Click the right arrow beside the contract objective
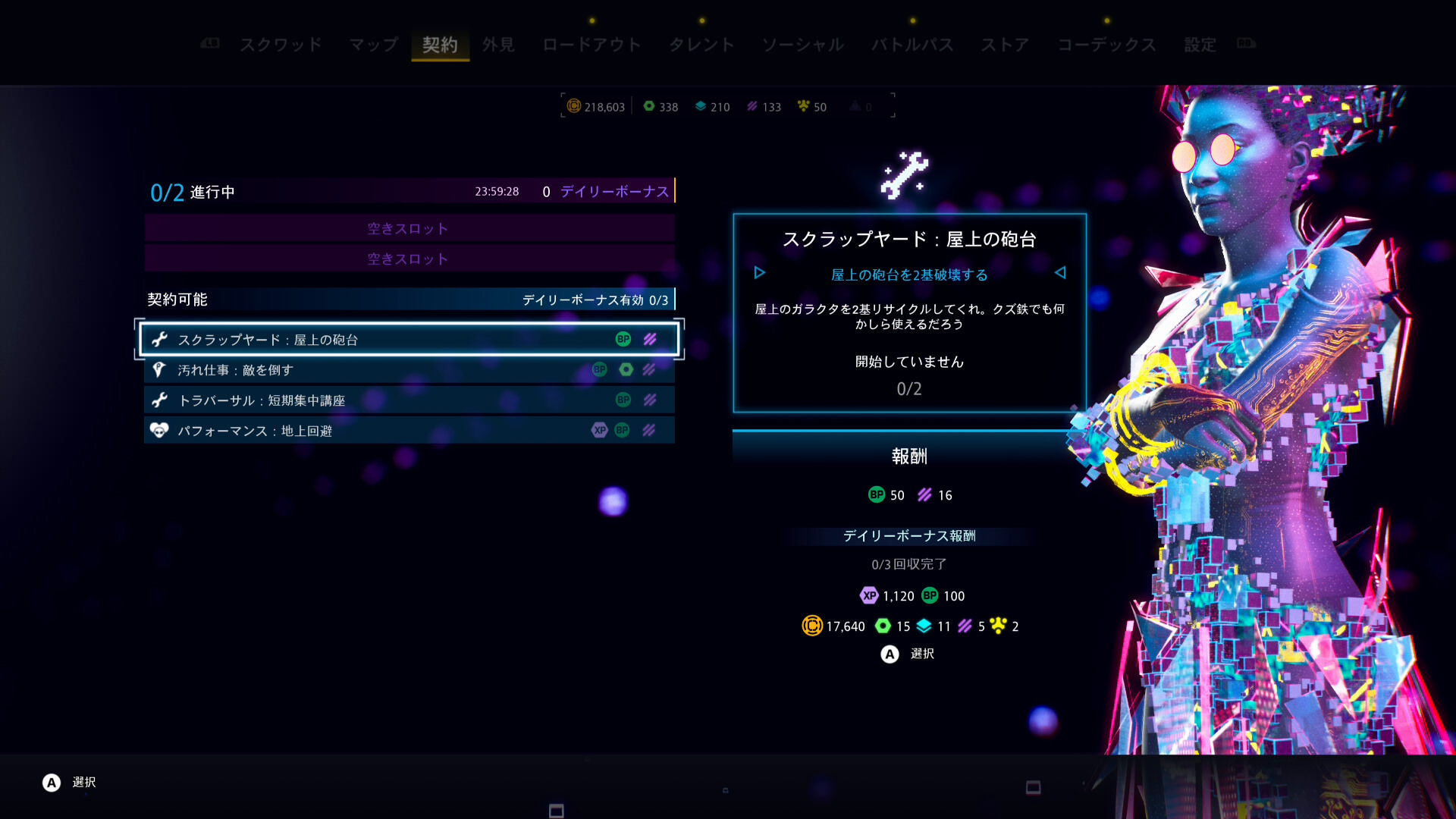Viewport: 1456px width, 819px height. click(x=1060, y=273)
